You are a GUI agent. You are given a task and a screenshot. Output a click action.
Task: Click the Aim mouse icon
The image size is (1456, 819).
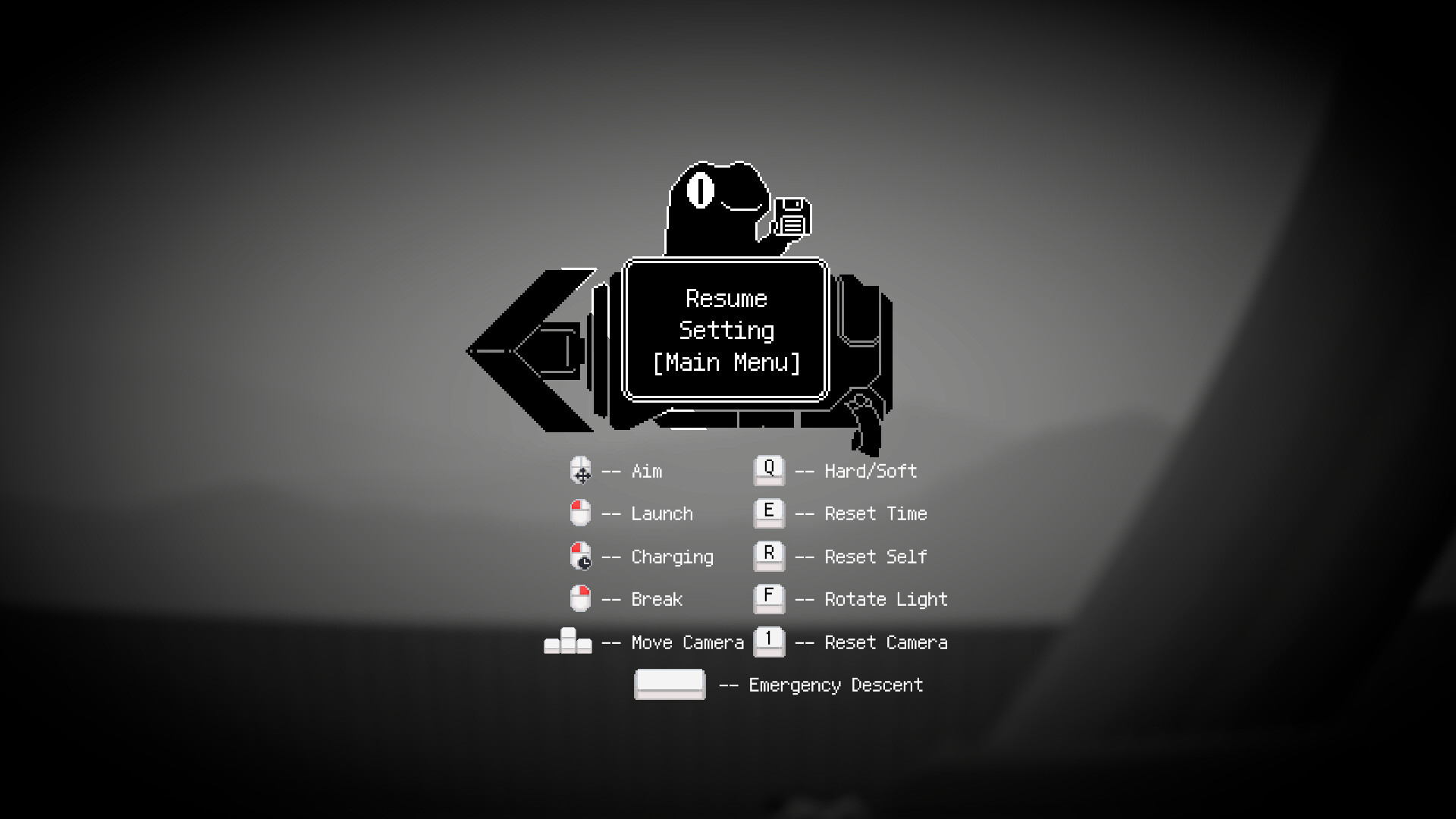click(x=580, y=471)
